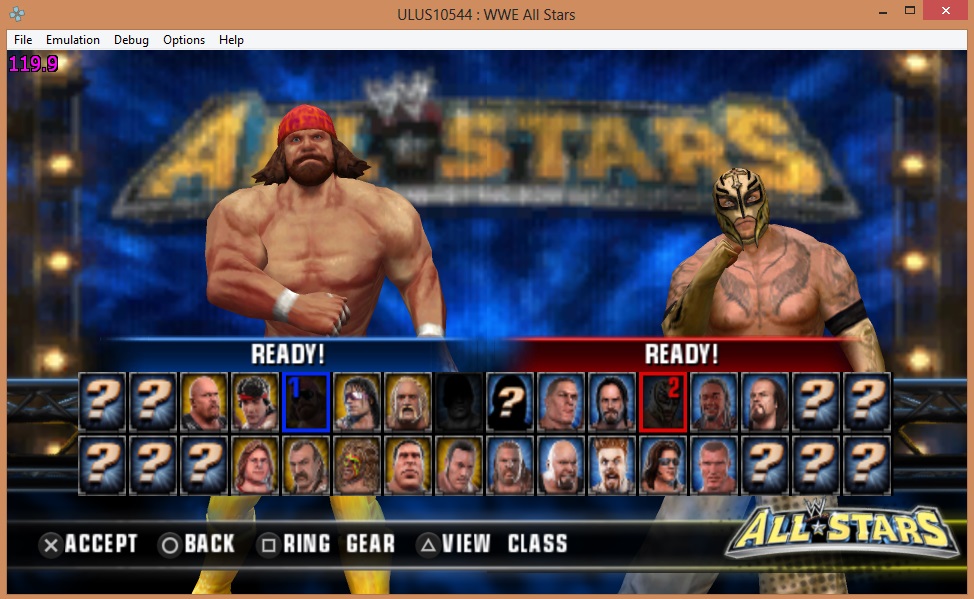Select the red-framed player 2 portrait
974x599 pixels.
(x=663, y=401)
